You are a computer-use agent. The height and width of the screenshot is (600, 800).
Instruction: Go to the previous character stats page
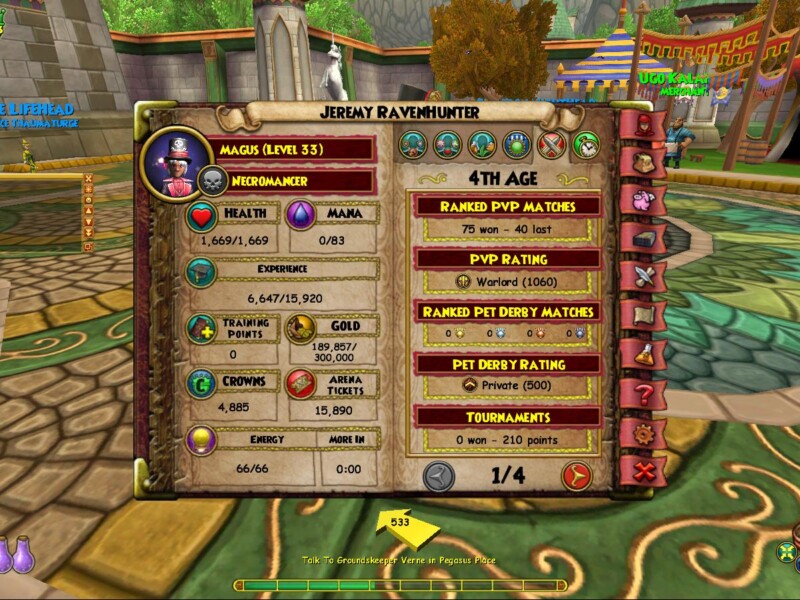(439, 476)
